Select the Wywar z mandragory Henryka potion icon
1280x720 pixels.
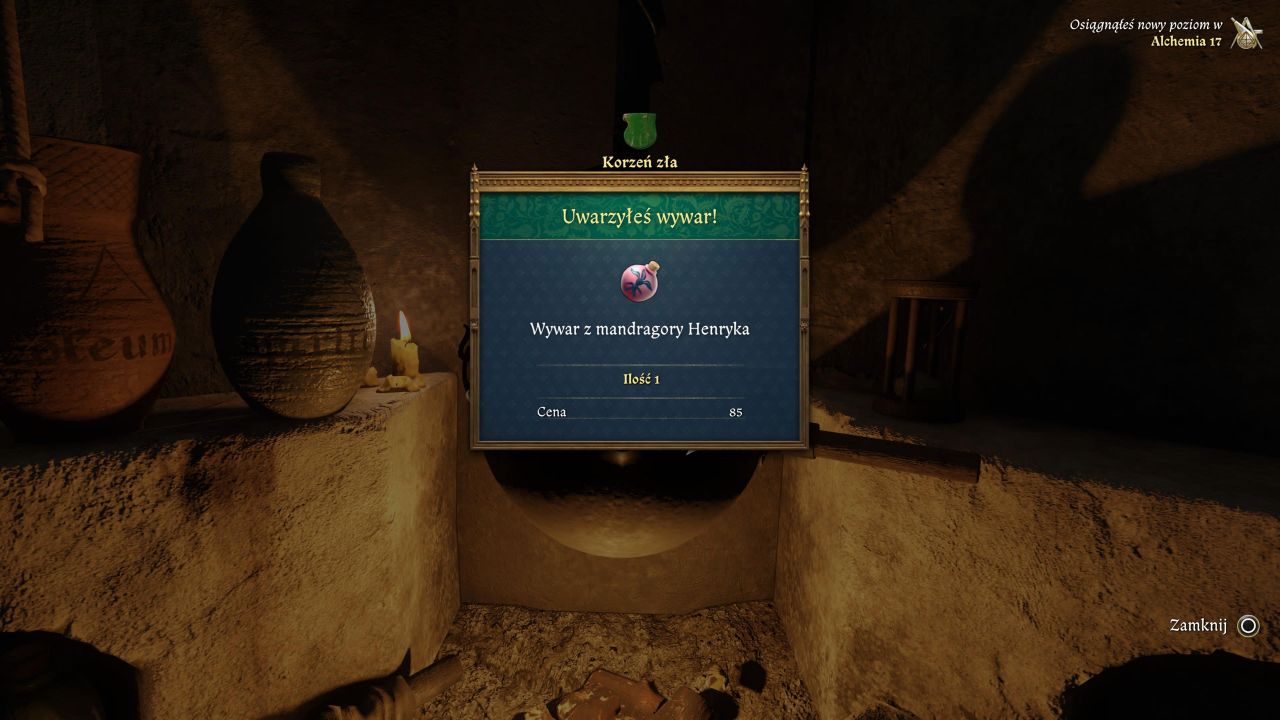[640, 281]
